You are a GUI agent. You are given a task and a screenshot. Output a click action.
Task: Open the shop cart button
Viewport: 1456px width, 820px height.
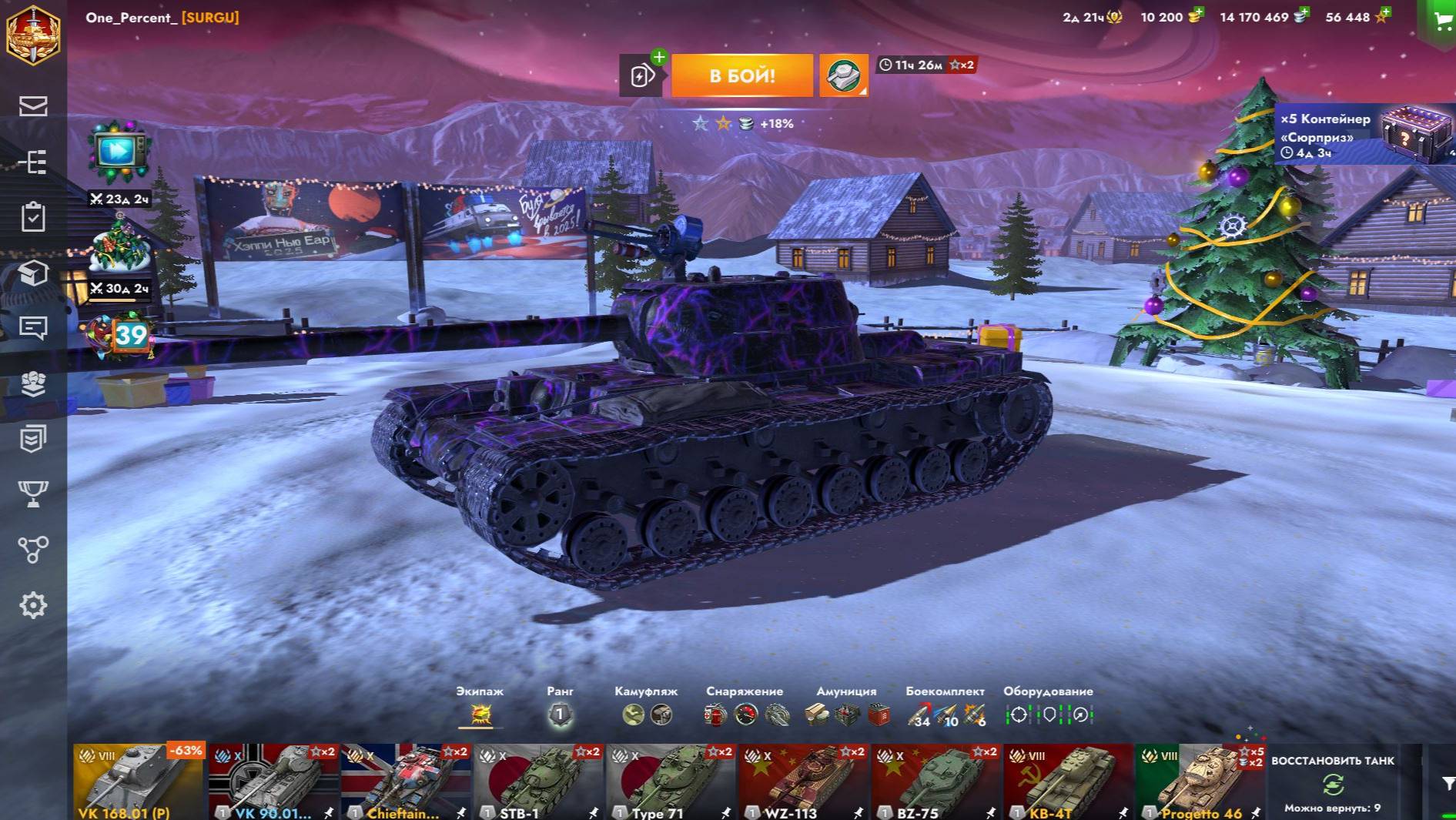1441,21
